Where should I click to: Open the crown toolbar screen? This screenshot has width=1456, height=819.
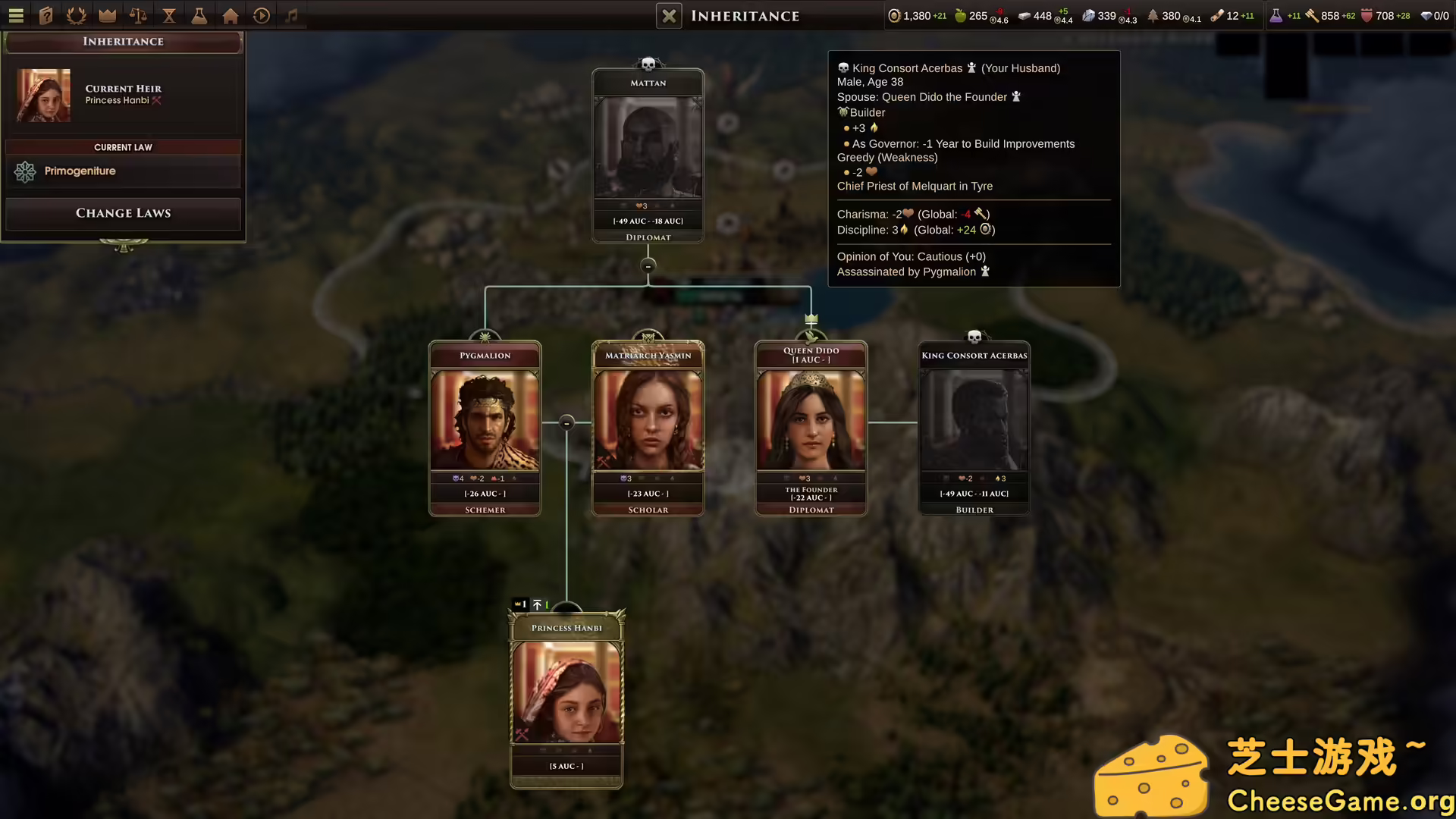point(107,15)
